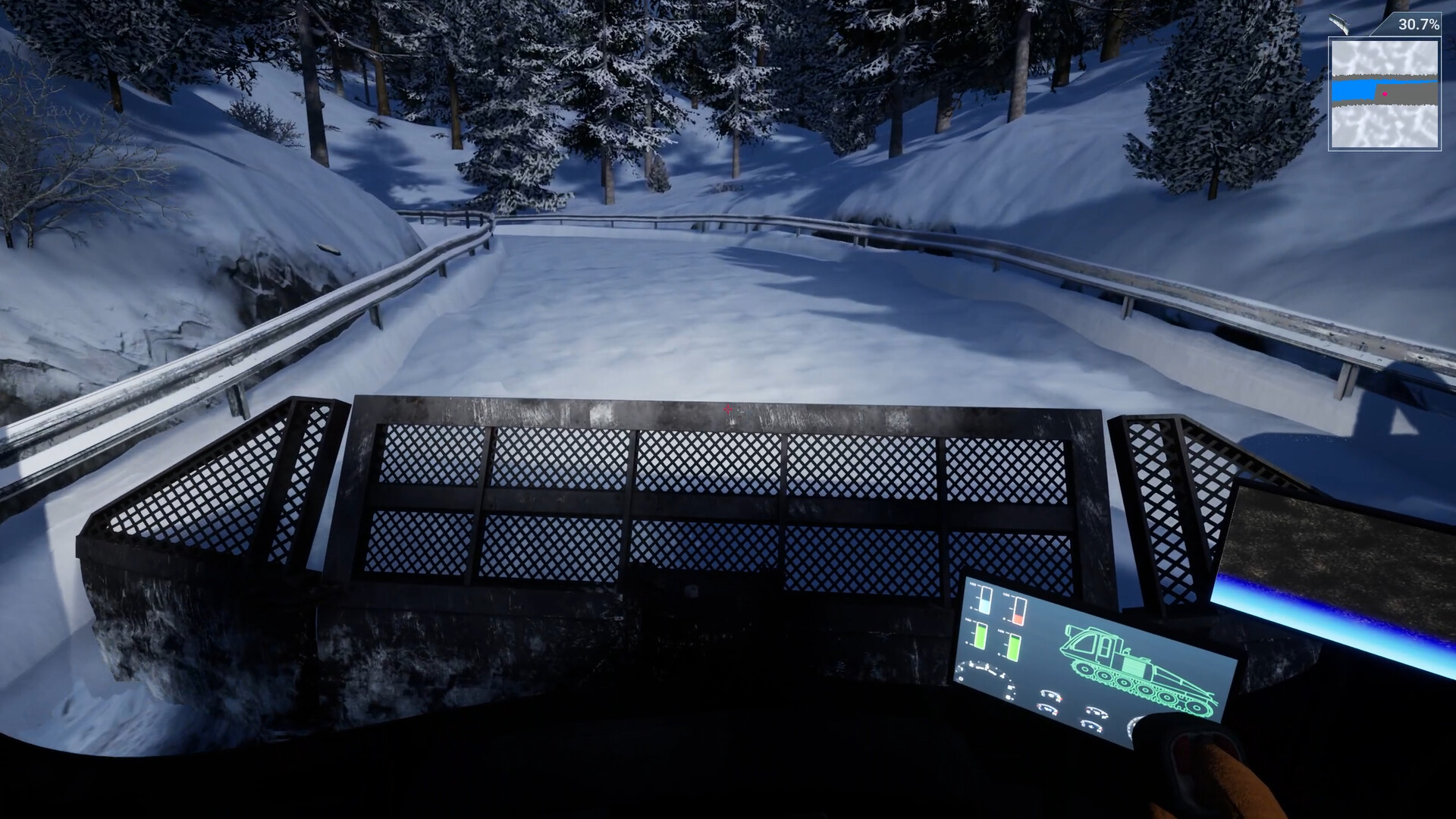
Task: Expand the 30.7% progress header above the minimap
Action: [x=1418, y=25]
